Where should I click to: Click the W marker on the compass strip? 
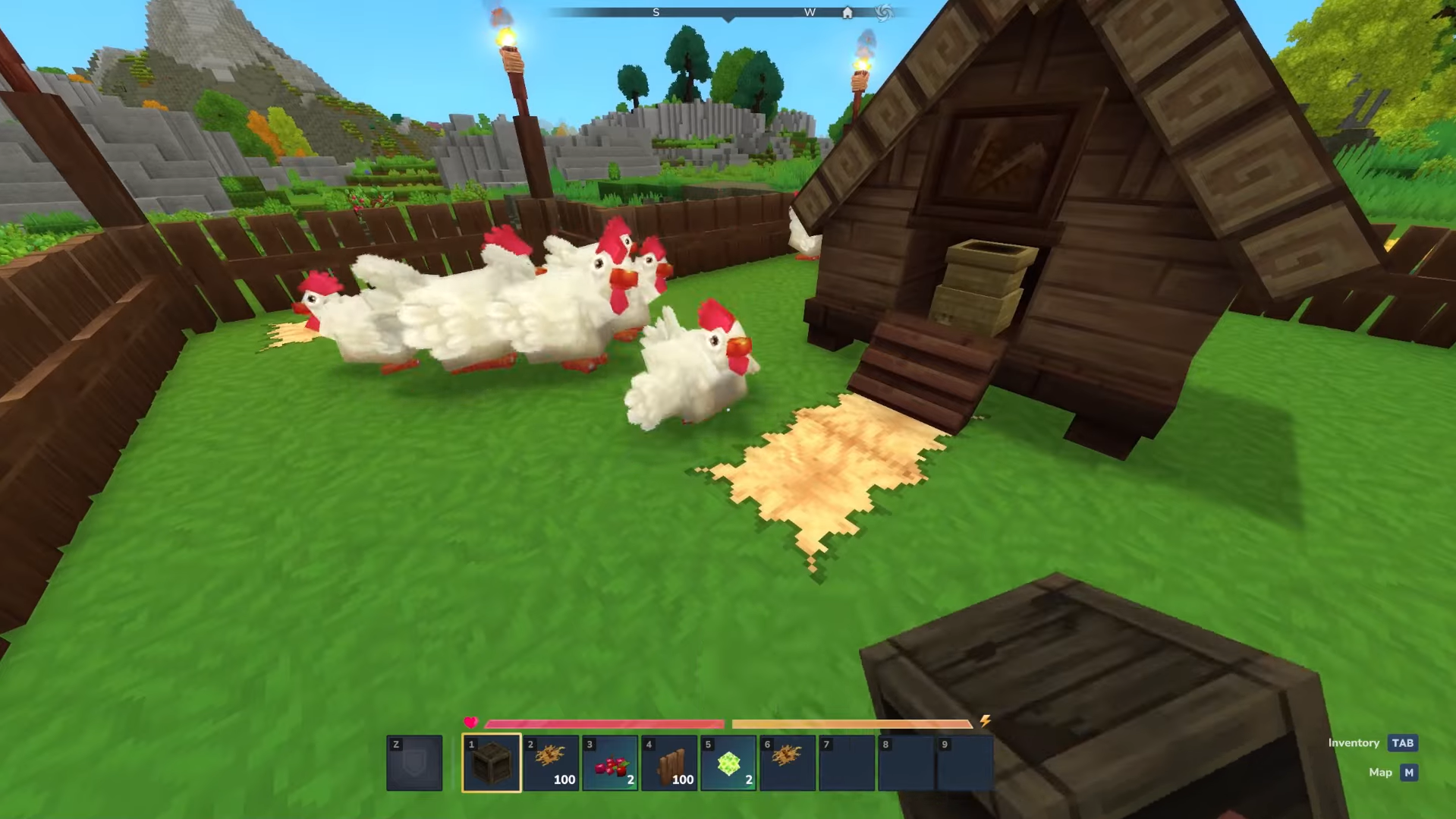(809, 12)
